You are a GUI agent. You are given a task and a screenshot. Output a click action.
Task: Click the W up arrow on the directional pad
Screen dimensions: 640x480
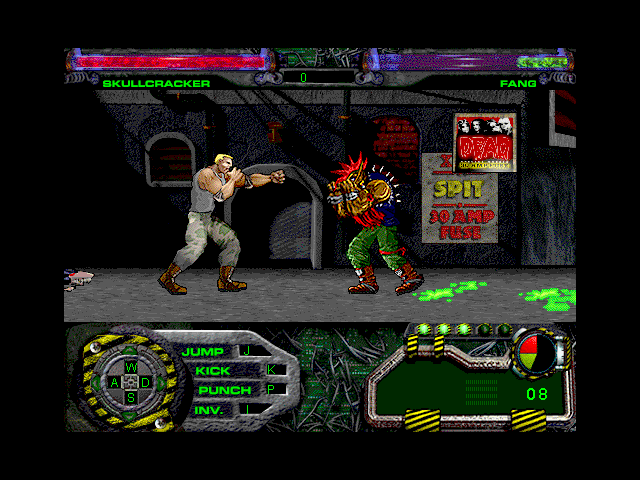(130, 367)
